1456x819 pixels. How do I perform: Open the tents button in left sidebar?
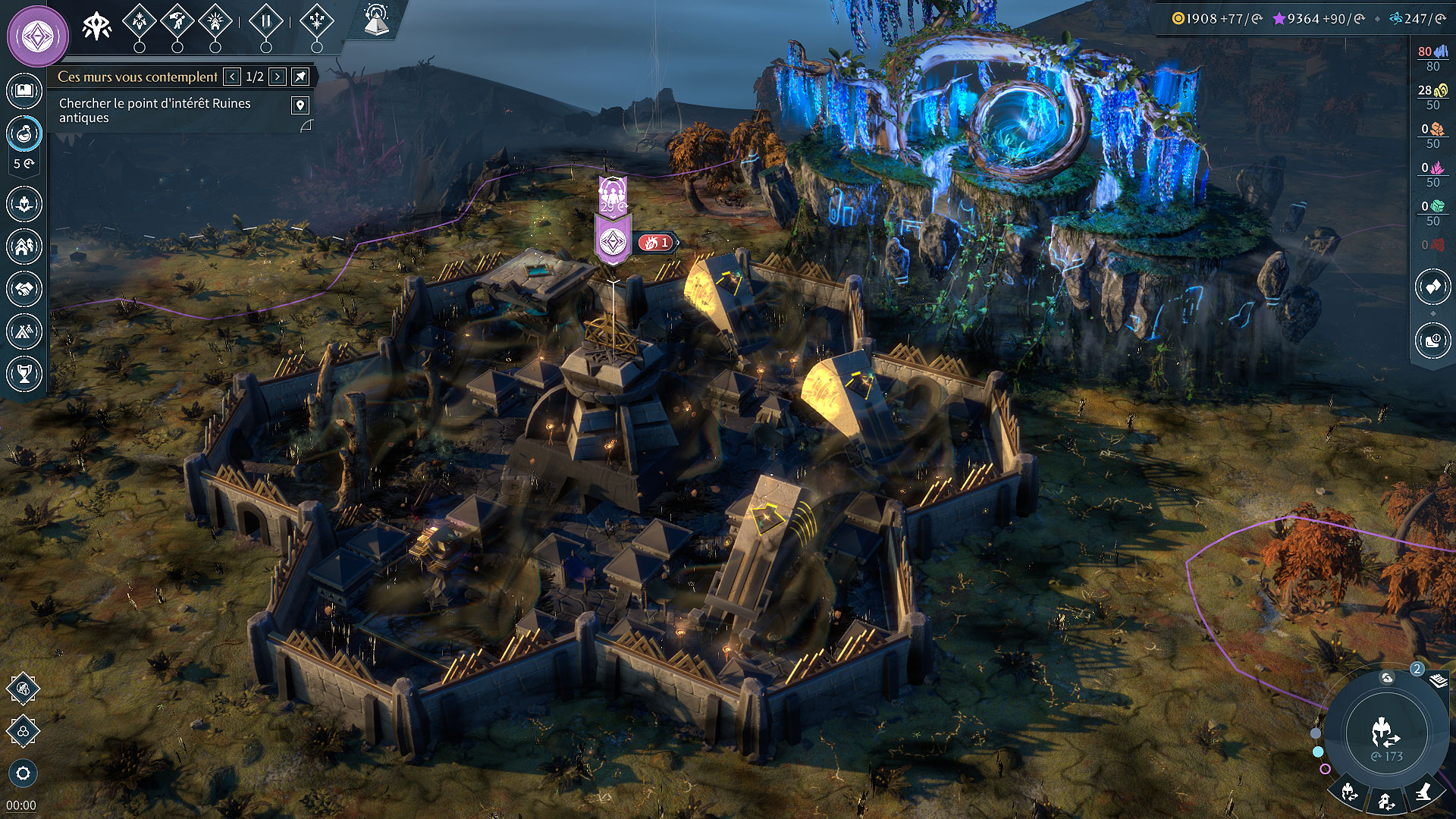24,331
